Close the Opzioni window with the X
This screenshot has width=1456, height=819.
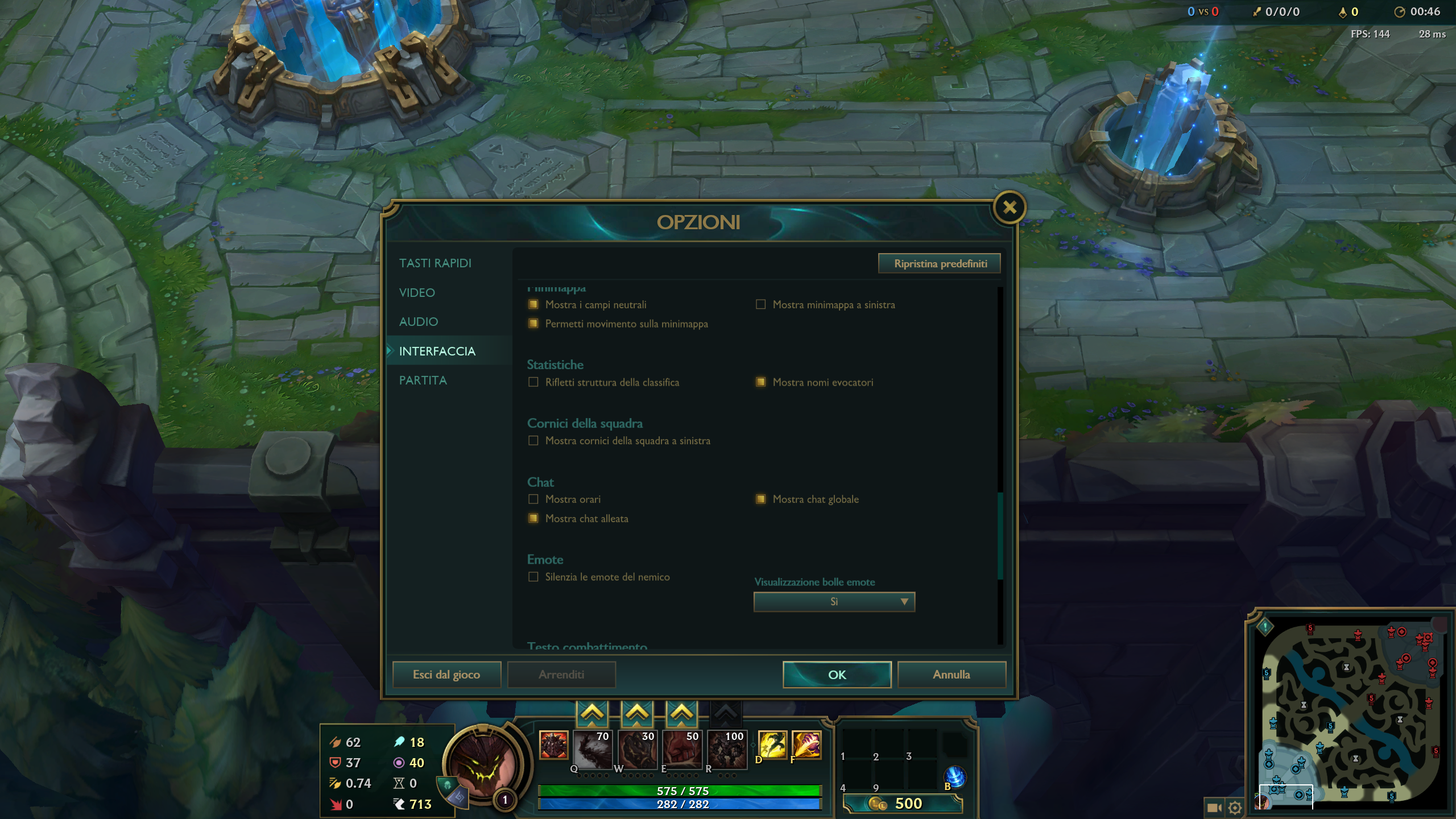click(x=1010, y=208)
